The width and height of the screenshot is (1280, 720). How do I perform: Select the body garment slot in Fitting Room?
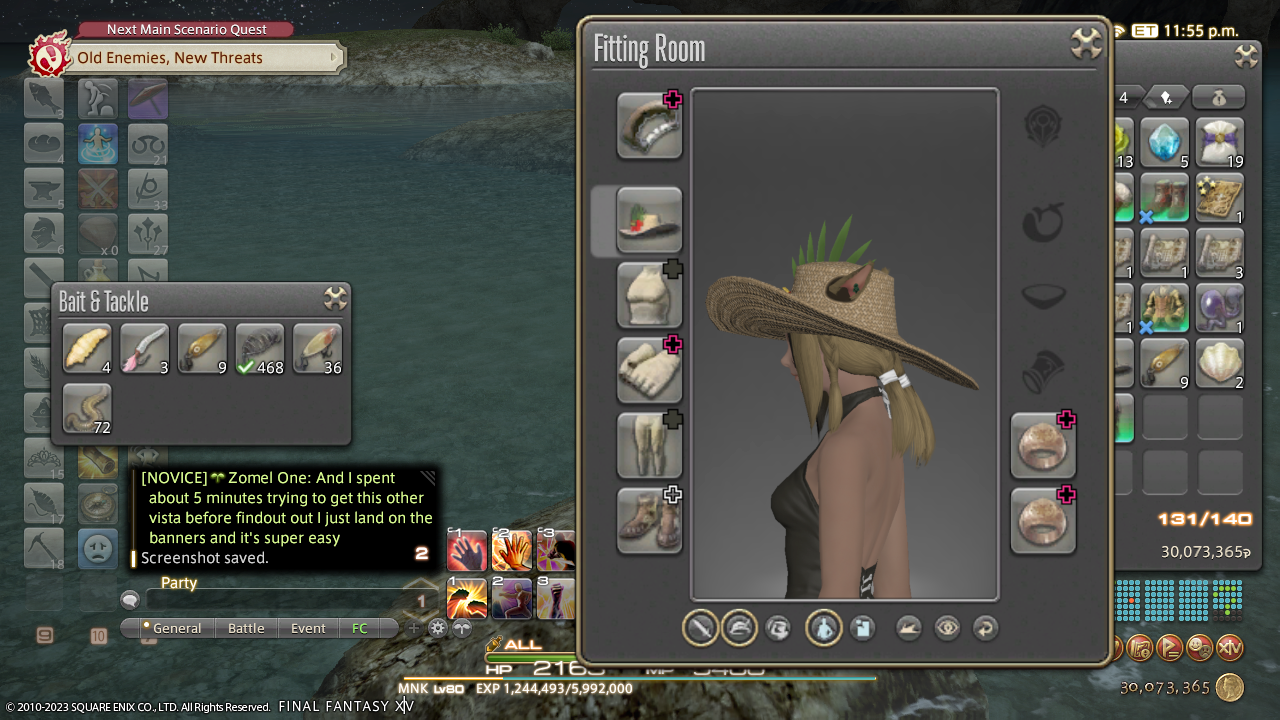click(649, 295)
